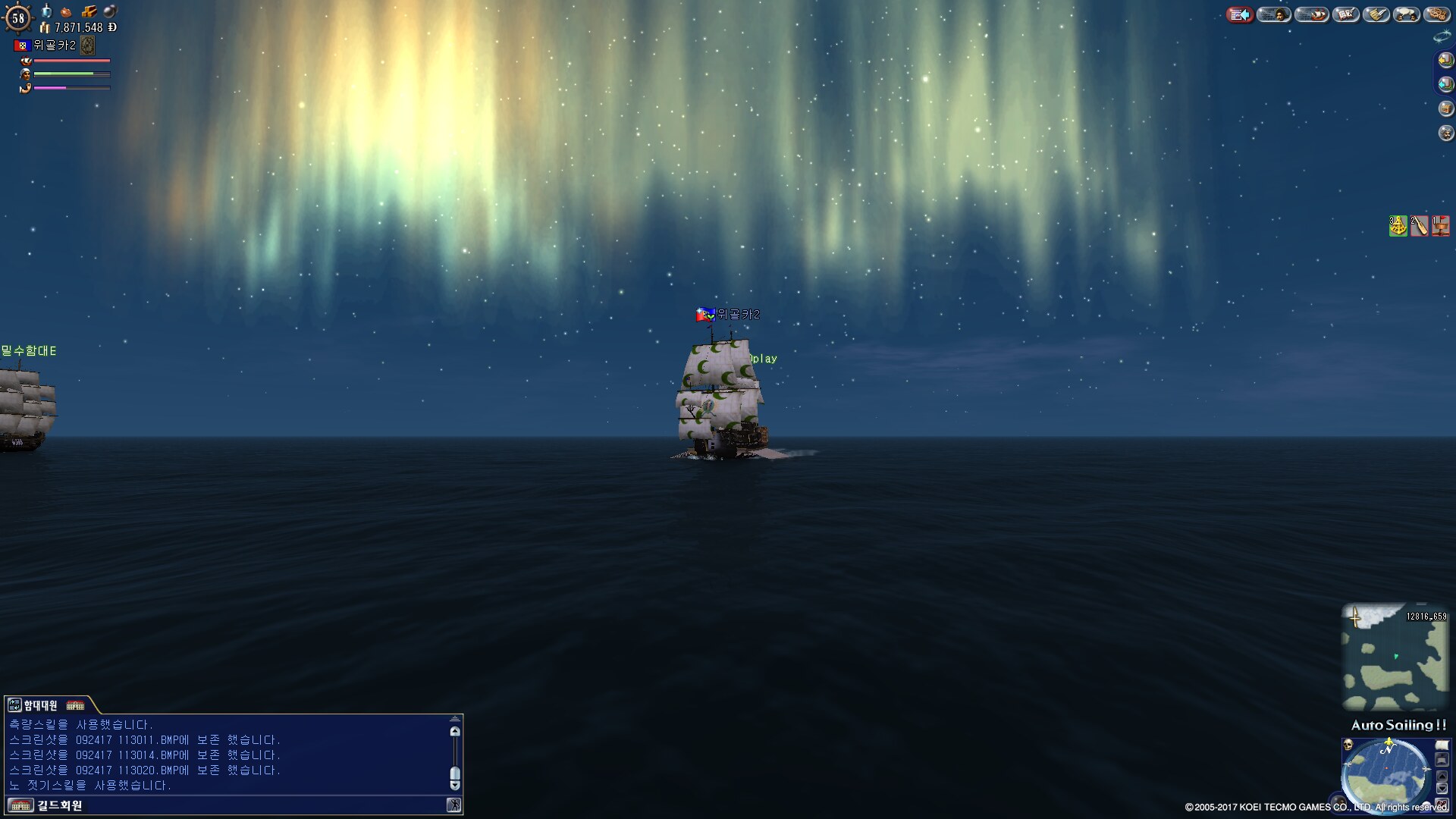Viewport: 1456px width, 819px height.
Task: Open the open-book menu button
Action: click(1346, 14)
